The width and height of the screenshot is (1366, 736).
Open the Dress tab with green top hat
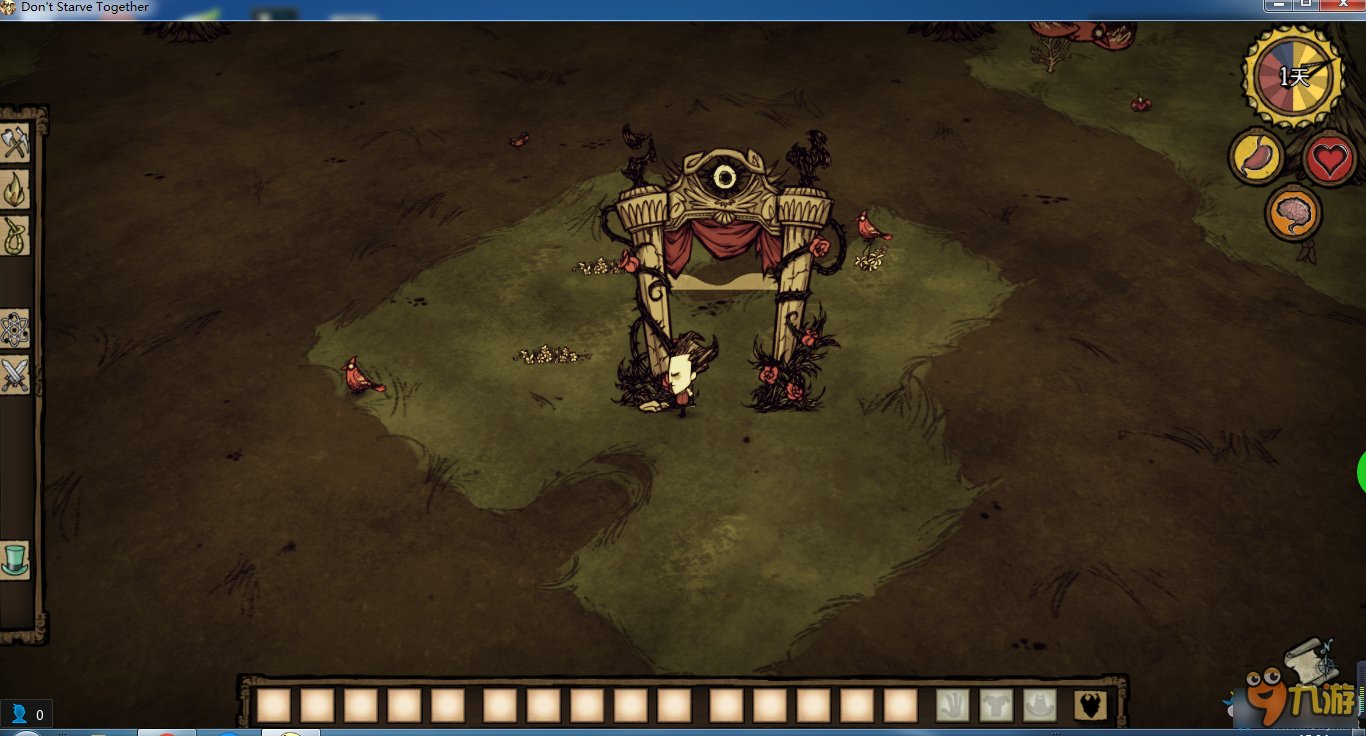(x=15, y=559)
